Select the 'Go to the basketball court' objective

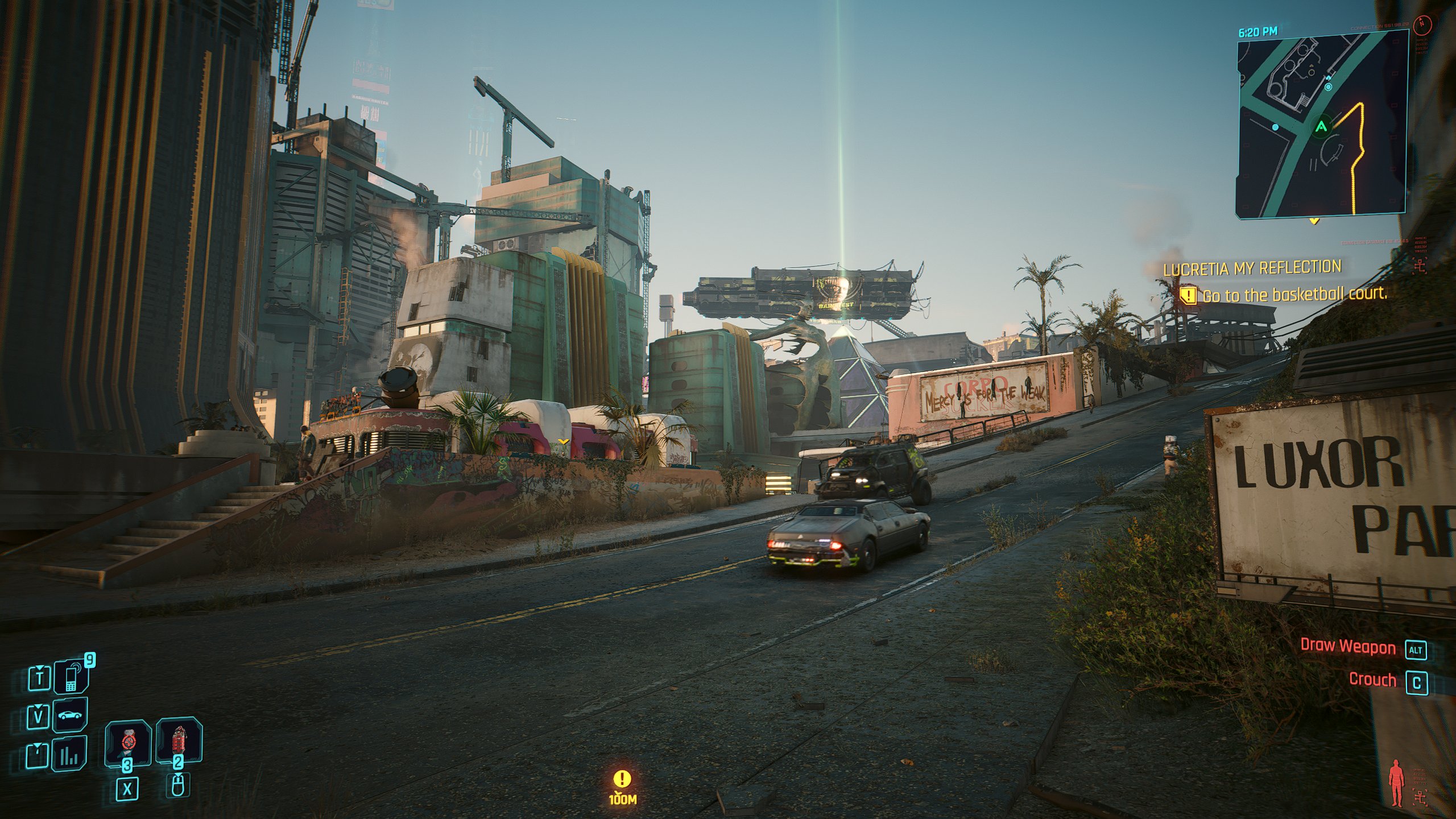point(1294,295)
